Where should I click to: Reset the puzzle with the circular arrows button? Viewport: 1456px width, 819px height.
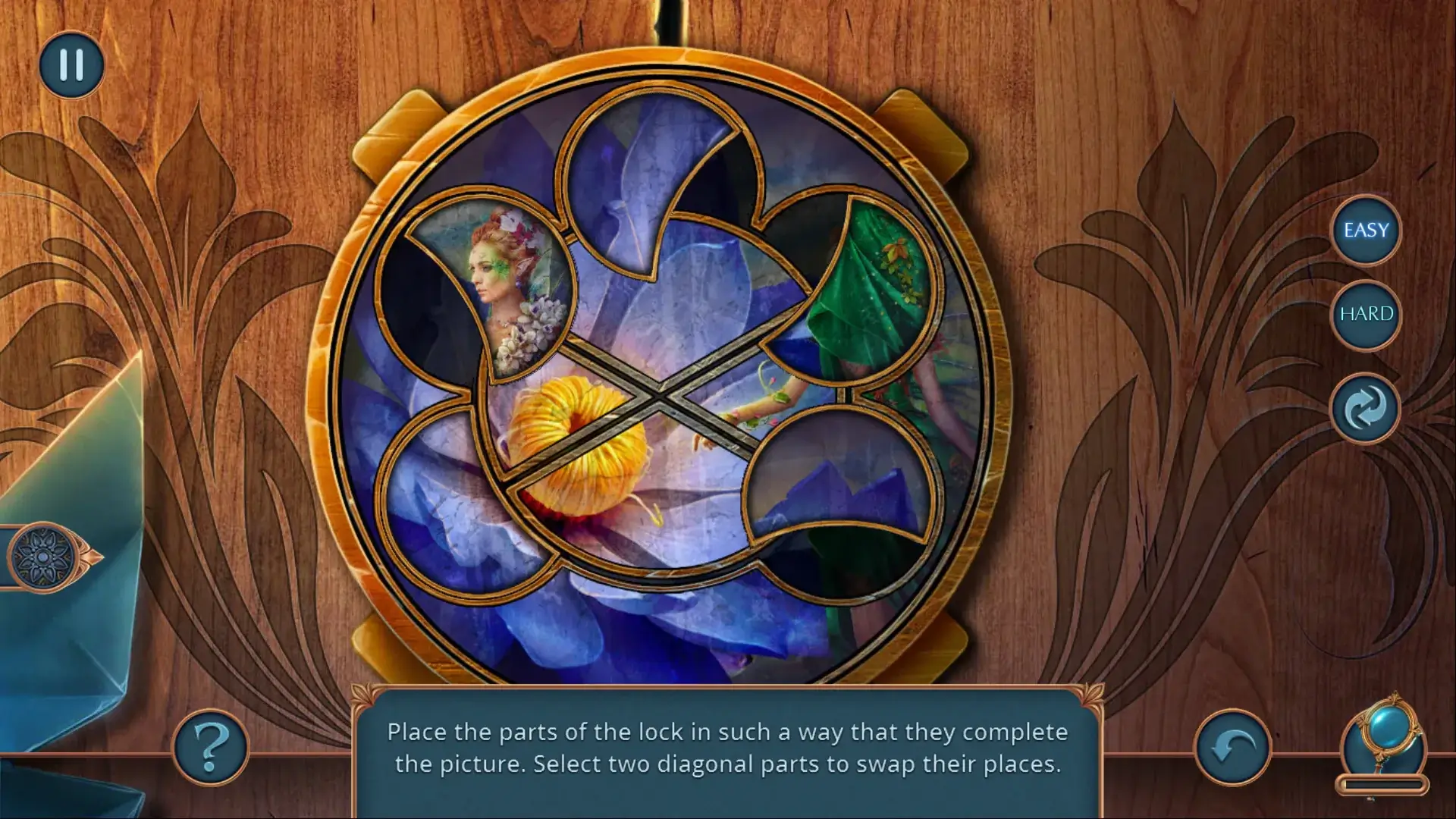[x=1366, y=409]
